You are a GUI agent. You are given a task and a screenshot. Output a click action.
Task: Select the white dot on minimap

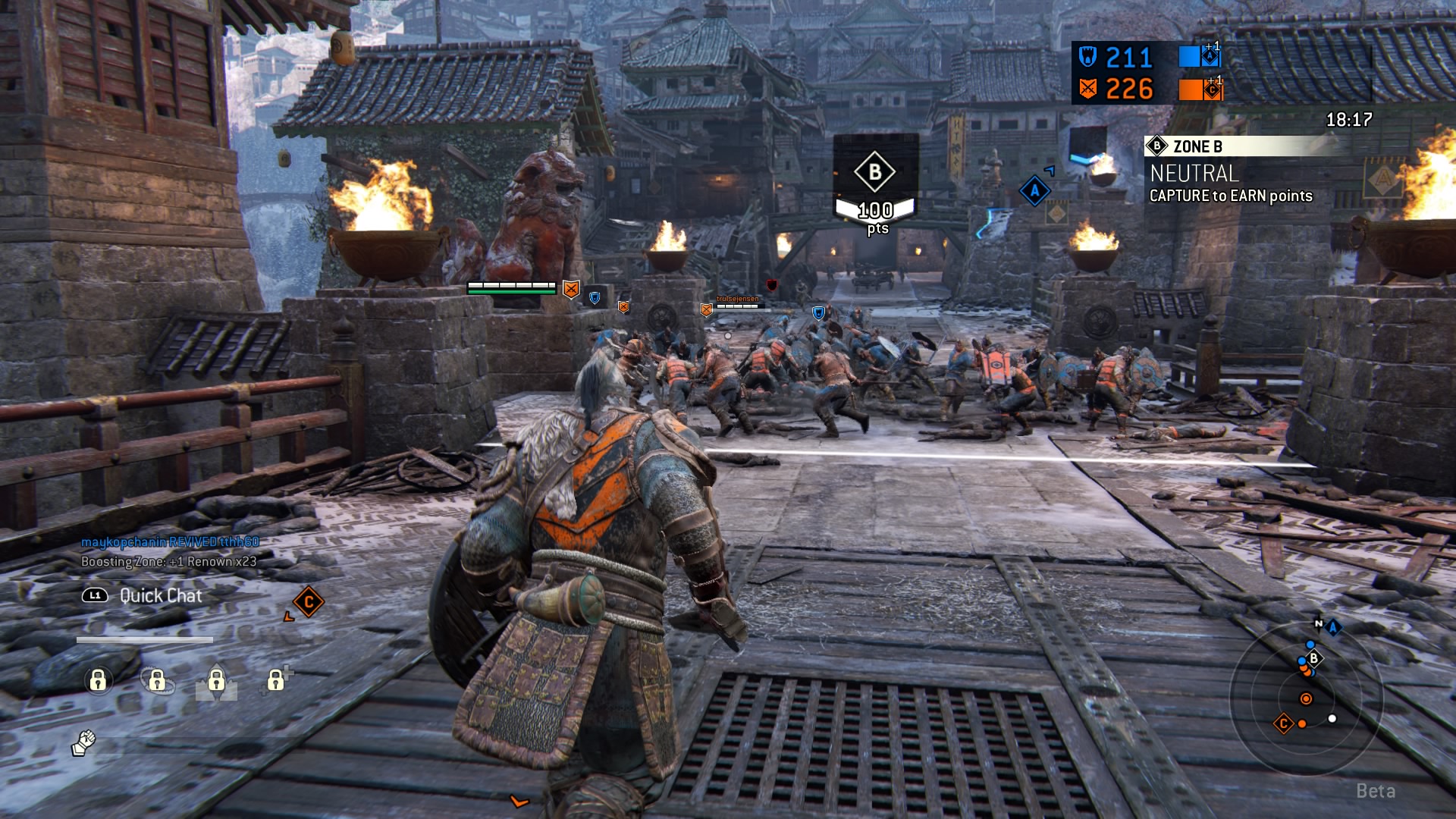1332,718
